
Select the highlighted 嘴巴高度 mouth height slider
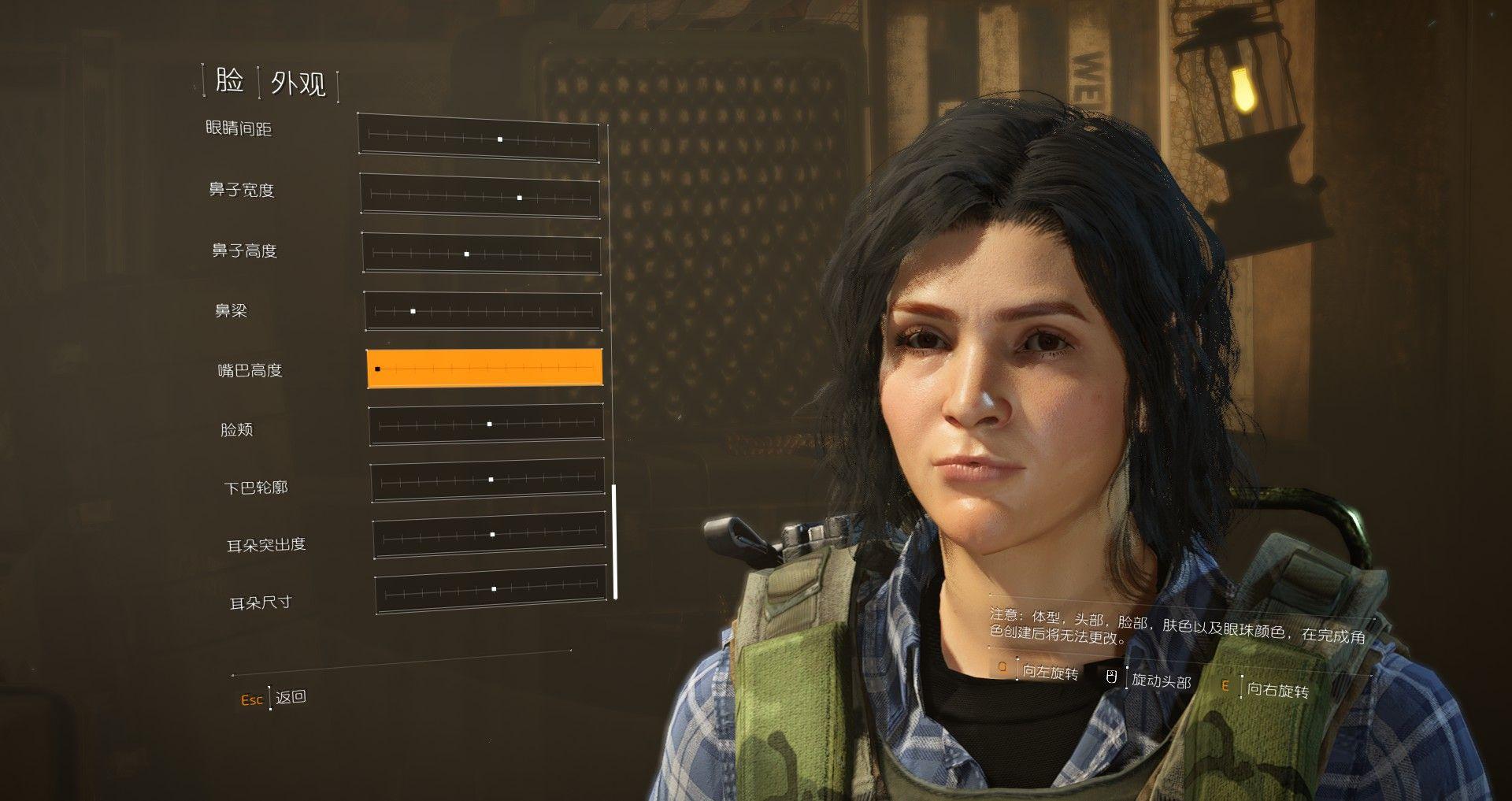[484, 368]
